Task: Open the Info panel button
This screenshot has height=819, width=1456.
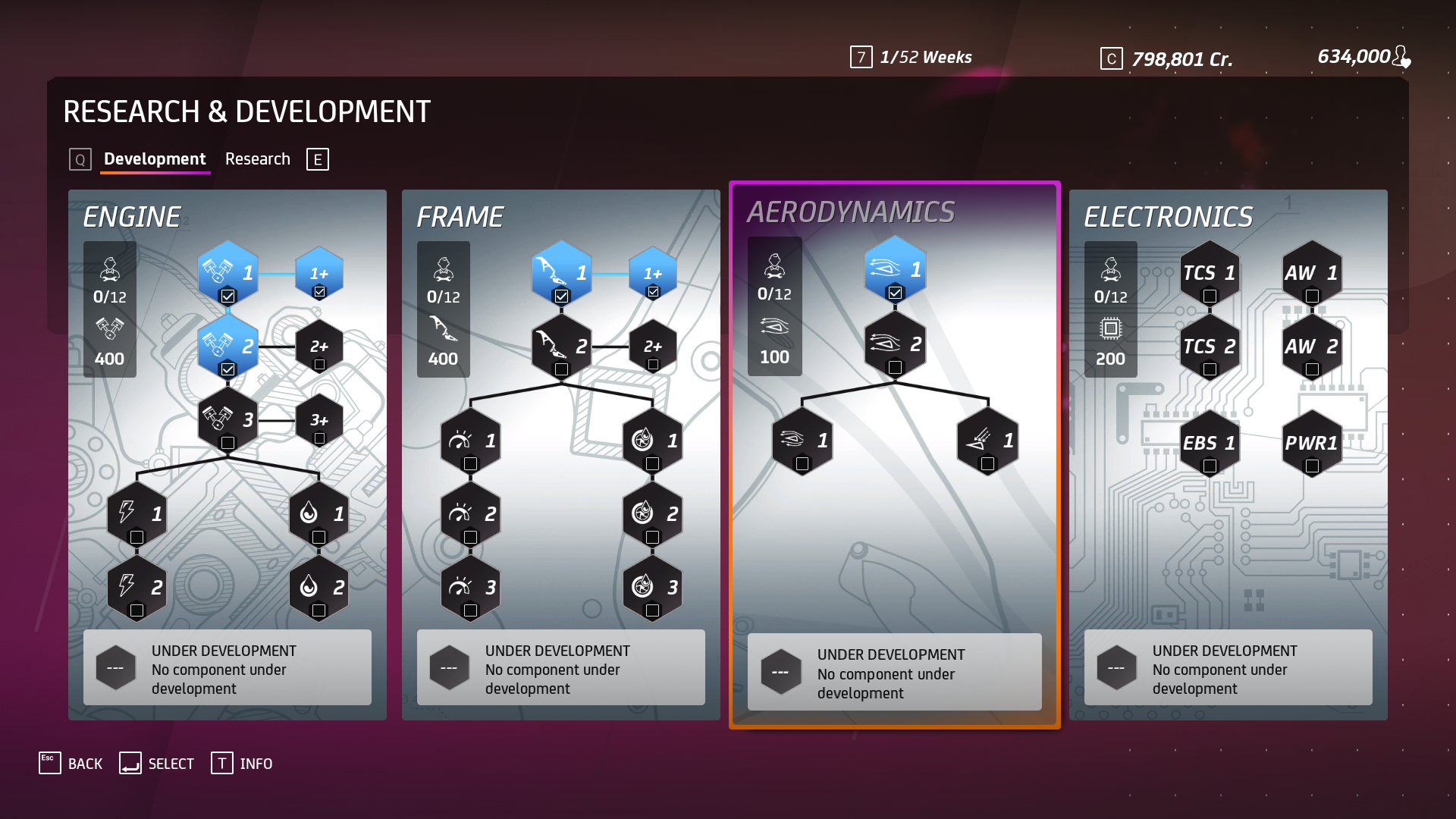Action: [242, 764]
